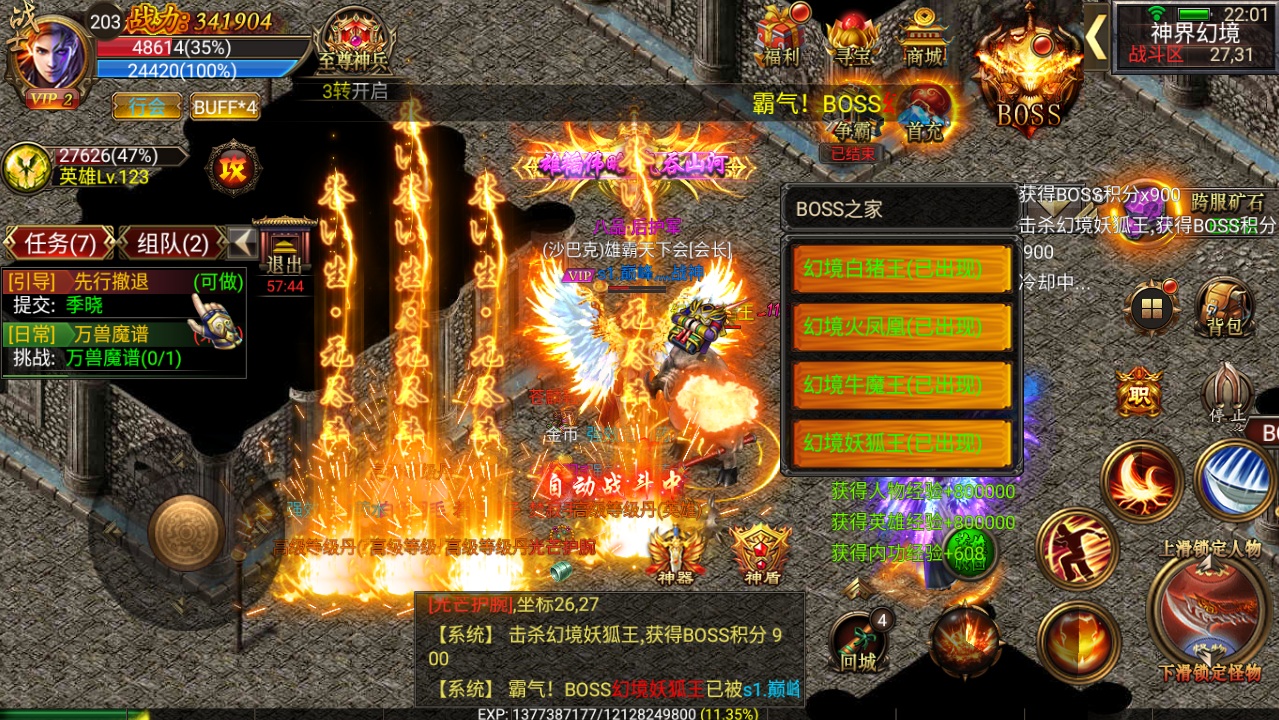The image size is (1279, 720).
Task: Choose 幻境牛魔王 from the BOSS list
Action: point(901,385)
